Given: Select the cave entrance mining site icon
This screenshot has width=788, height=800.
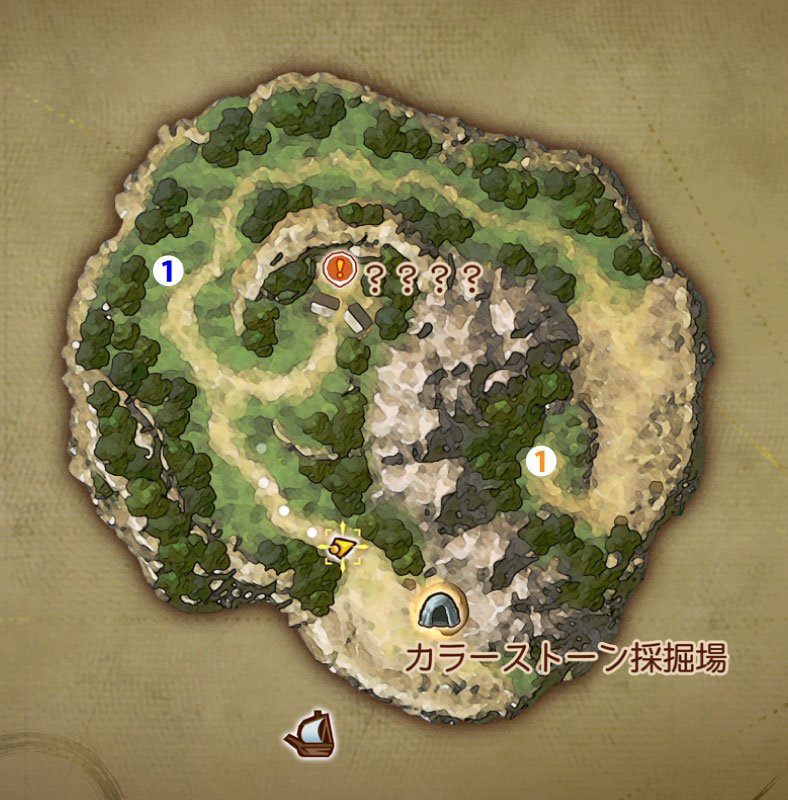Looking at the screenshot, I should 440,609.
